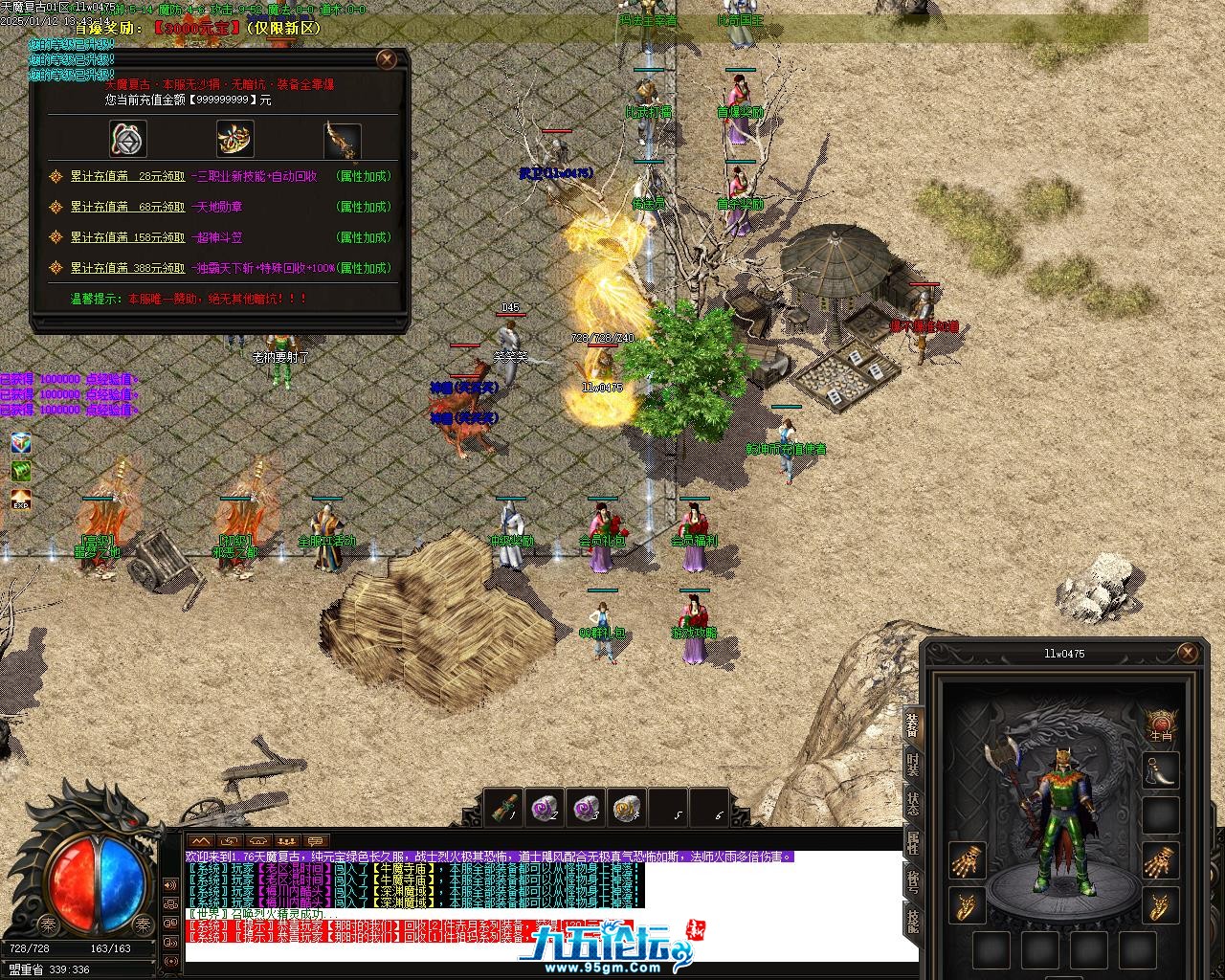This screenshot has height=980, width=1225.
Task: Claim the 68元 cumulative recharge reward
Action: point(128,208)
